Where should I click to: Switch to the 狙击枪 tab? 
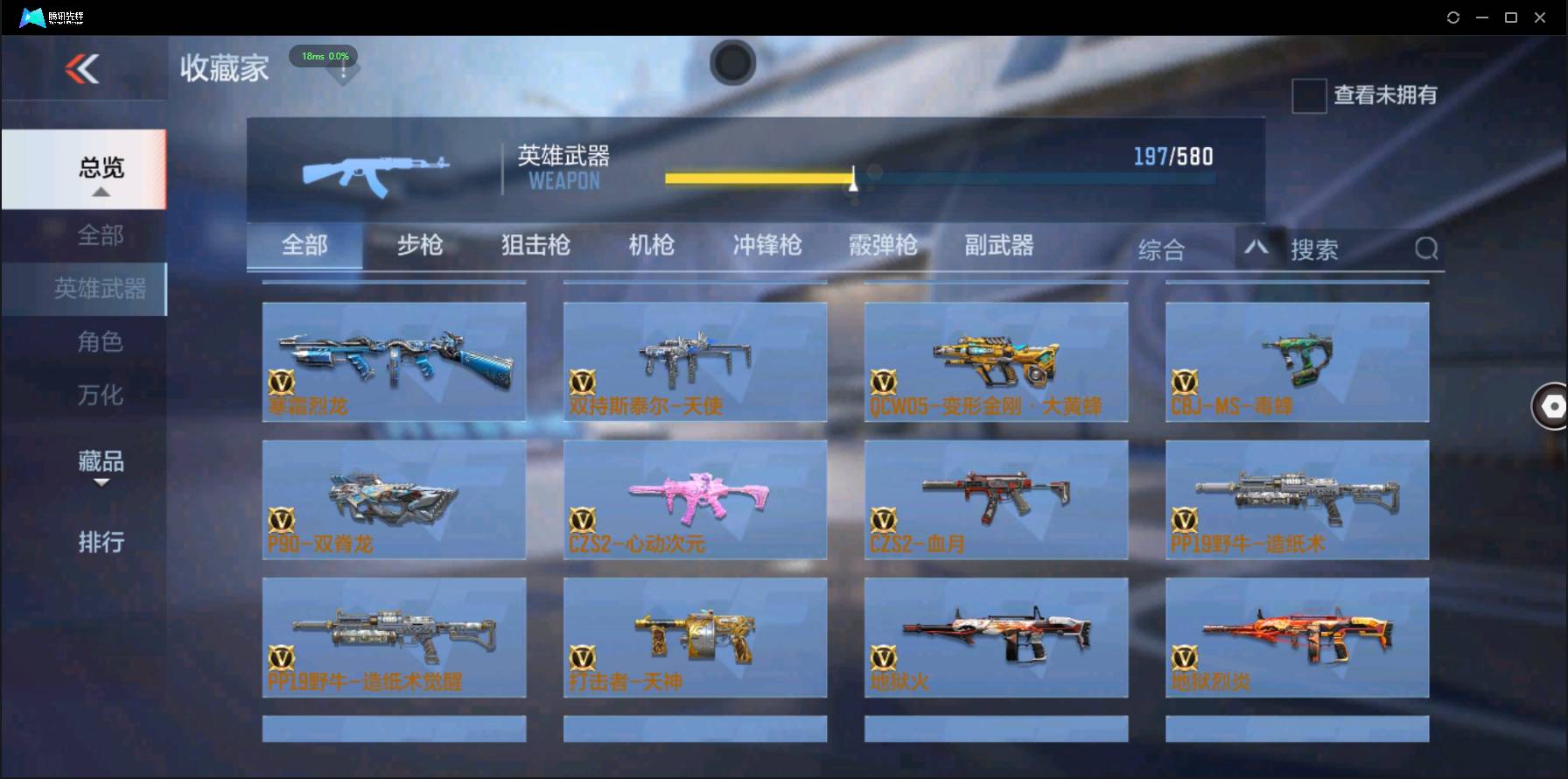pos(535,246)
